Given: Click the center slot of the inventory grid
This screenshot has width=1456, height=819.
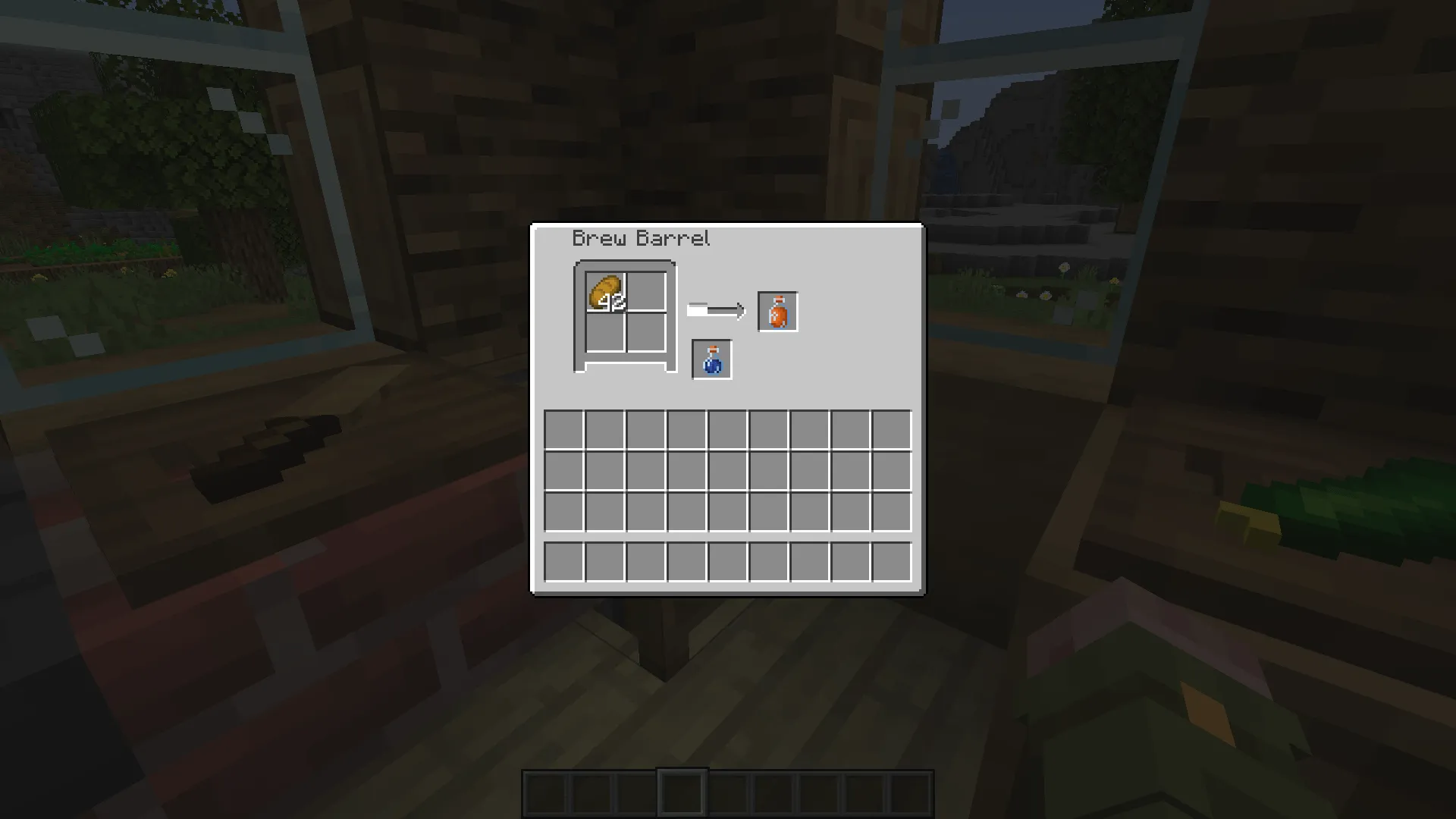Looking at the screenshot, I should 726,470.
